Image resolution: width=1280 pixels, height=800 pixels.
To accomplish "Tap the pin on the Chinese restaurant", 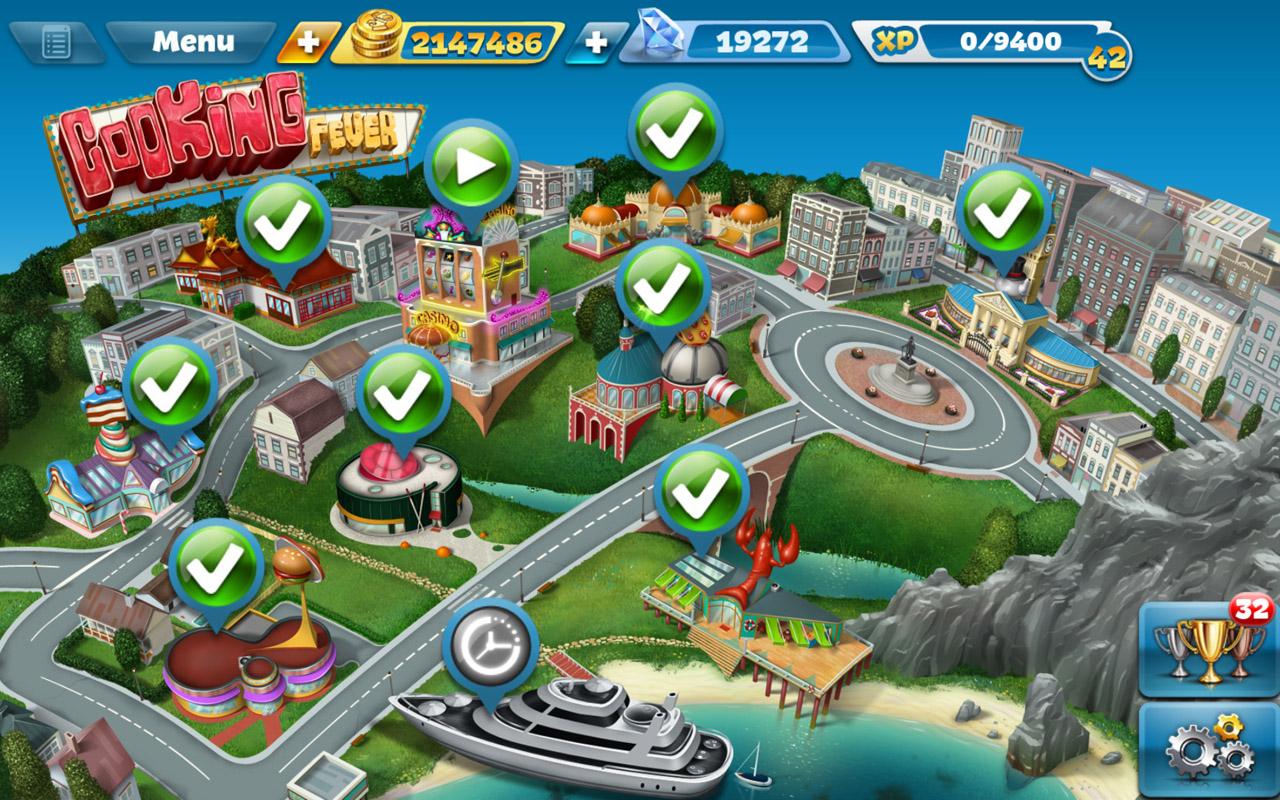I will click(x=282, y=225).
